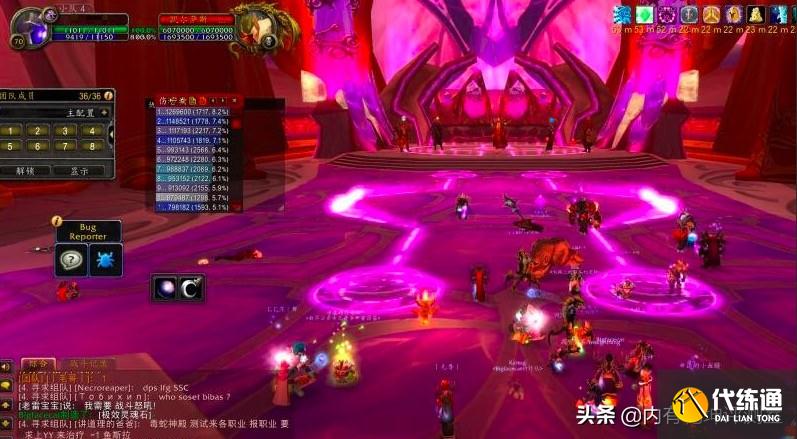Viewport: 797px width, 439px height.
Task: Choose raid group 4 button
Action: click(92, 130)
